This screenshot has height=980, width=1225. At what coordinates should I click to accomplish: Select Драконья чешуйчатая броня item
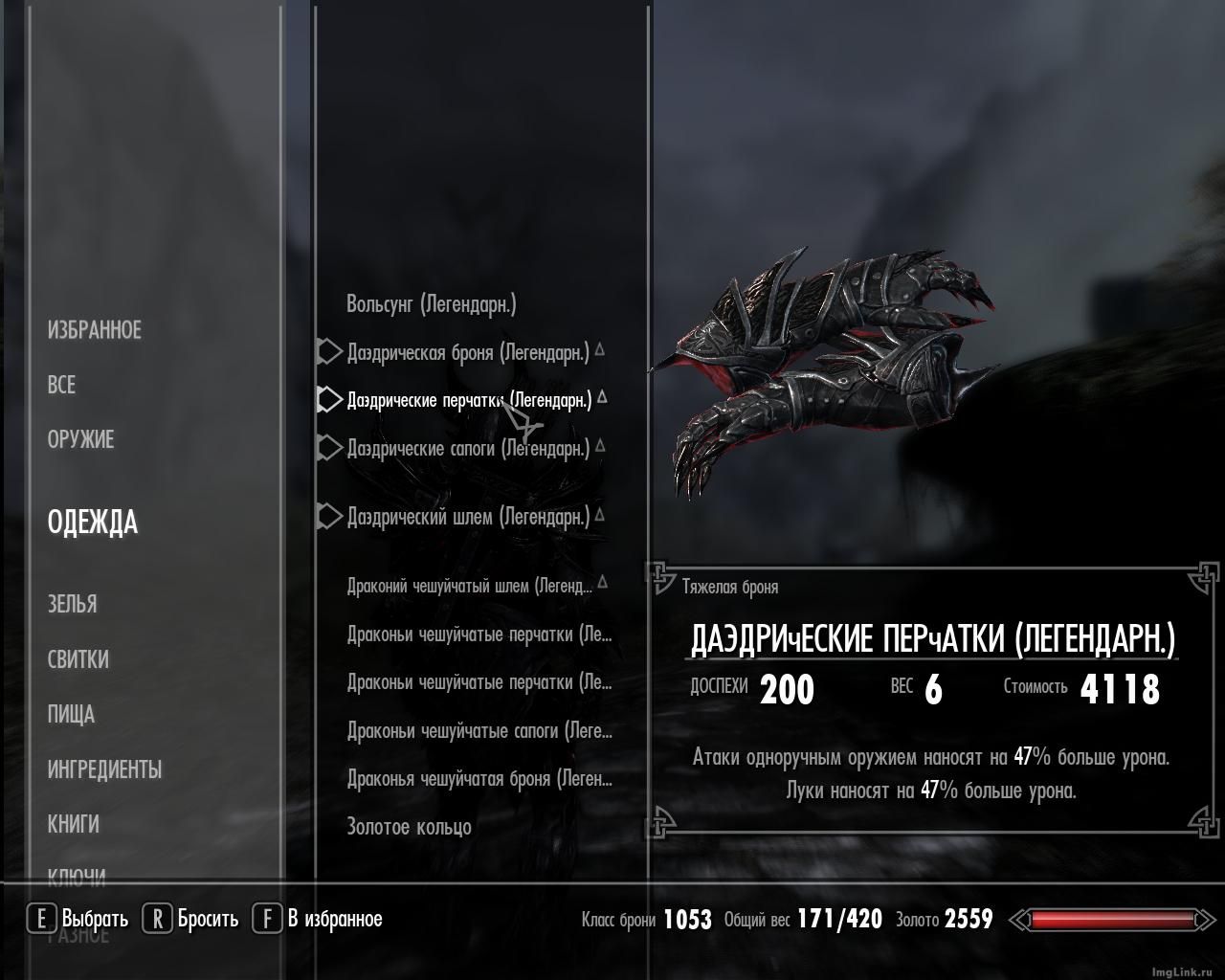coord(479,779)
